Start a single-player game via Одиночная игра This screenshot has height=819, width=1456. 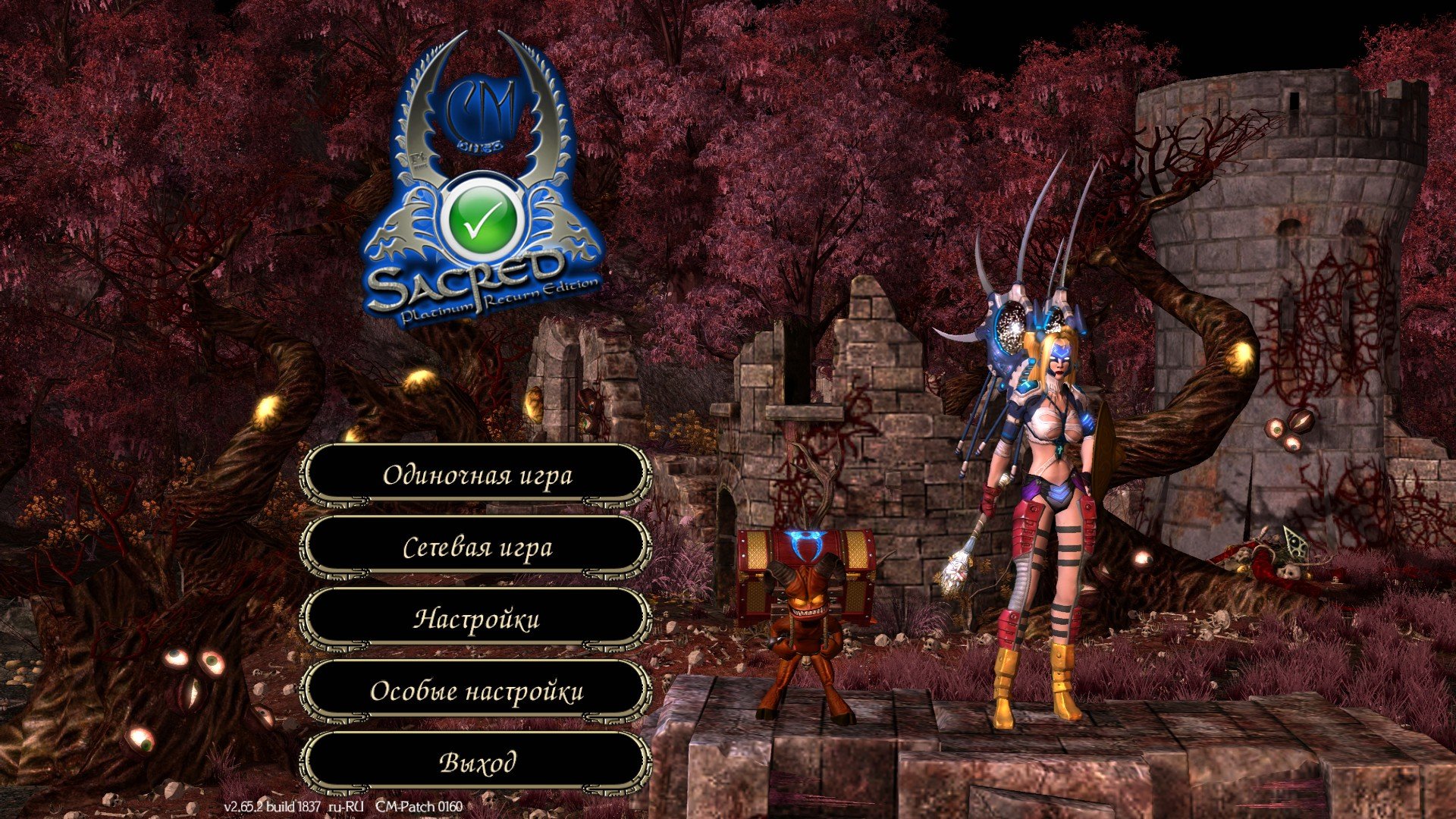click(477, 475)
